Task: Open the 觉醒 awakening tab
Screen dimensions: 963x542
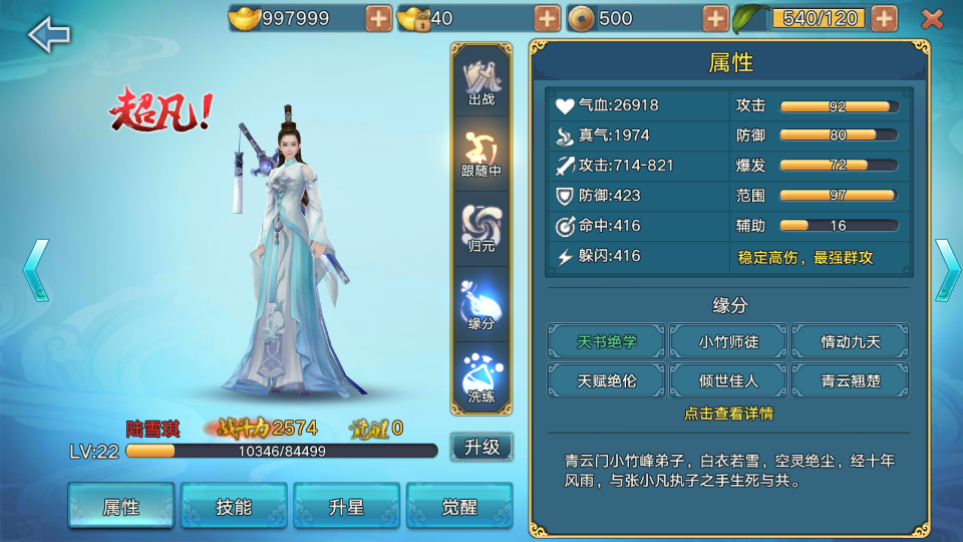Action: 460,506
